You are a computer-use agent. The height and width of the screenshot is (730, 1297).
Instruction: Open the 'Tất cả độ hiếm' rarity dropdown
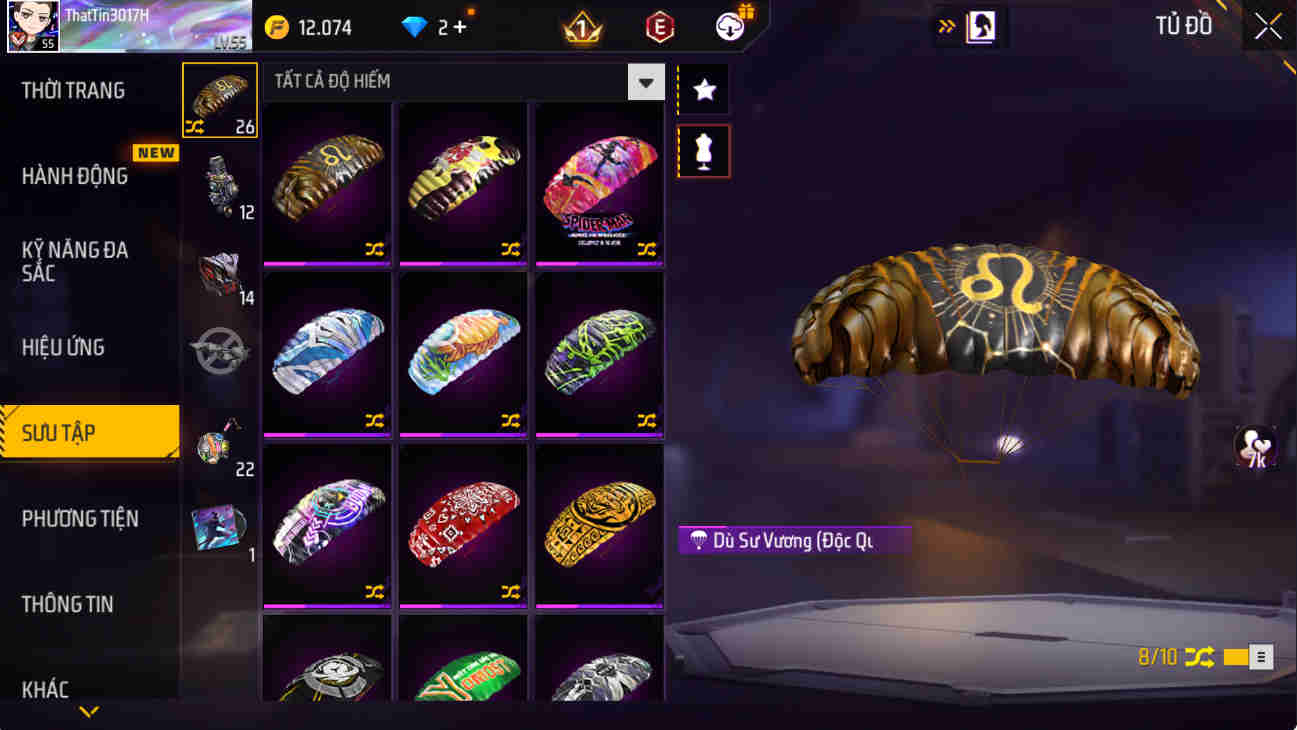[645, 82]
